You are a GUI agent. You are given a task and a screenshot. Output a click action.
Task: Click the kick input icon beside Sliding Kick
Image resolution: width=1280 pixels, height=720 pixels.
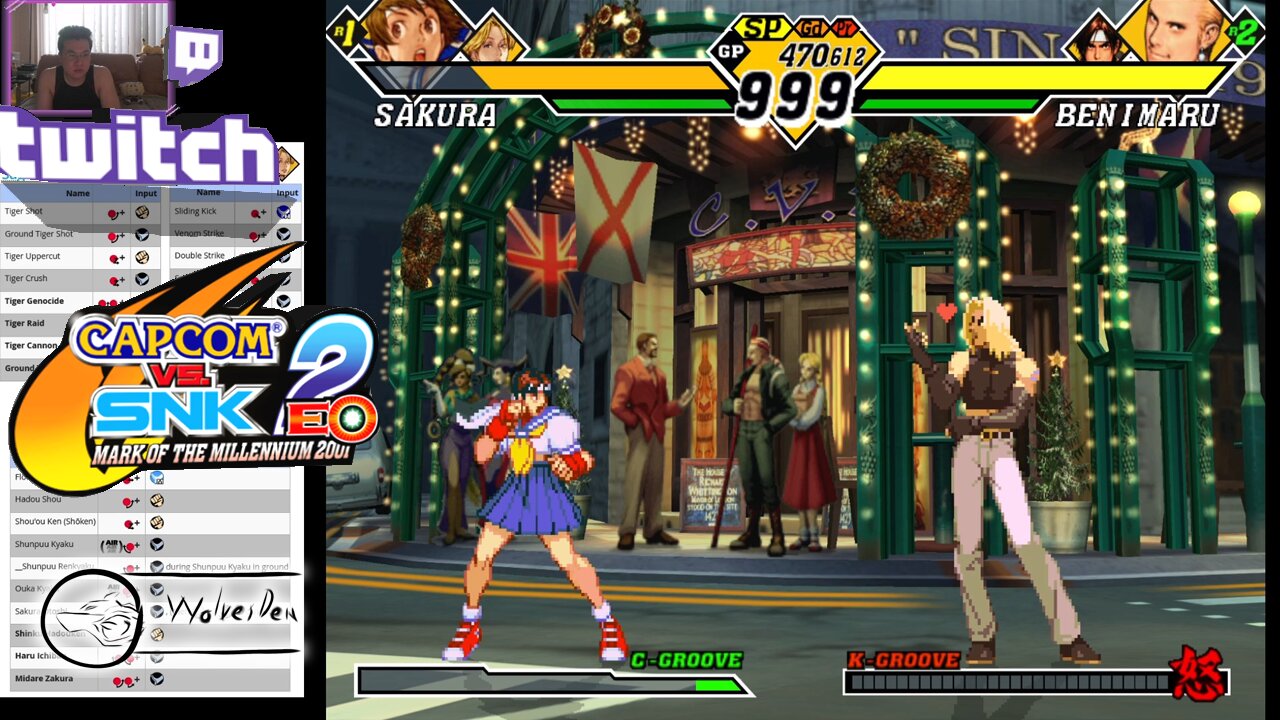284,213
